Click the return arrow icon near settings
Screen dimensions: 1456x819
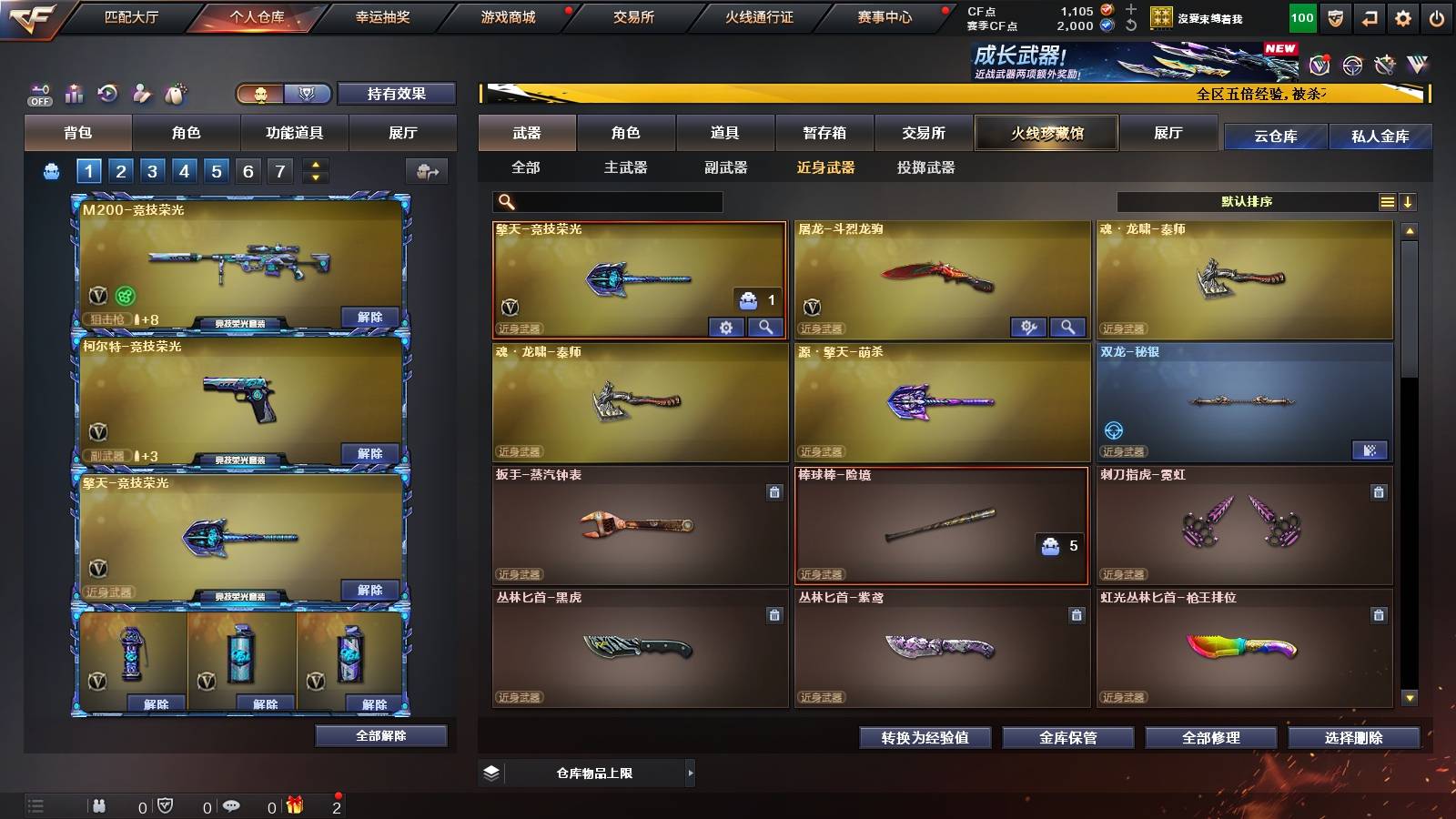click(x=1369, y=16)
